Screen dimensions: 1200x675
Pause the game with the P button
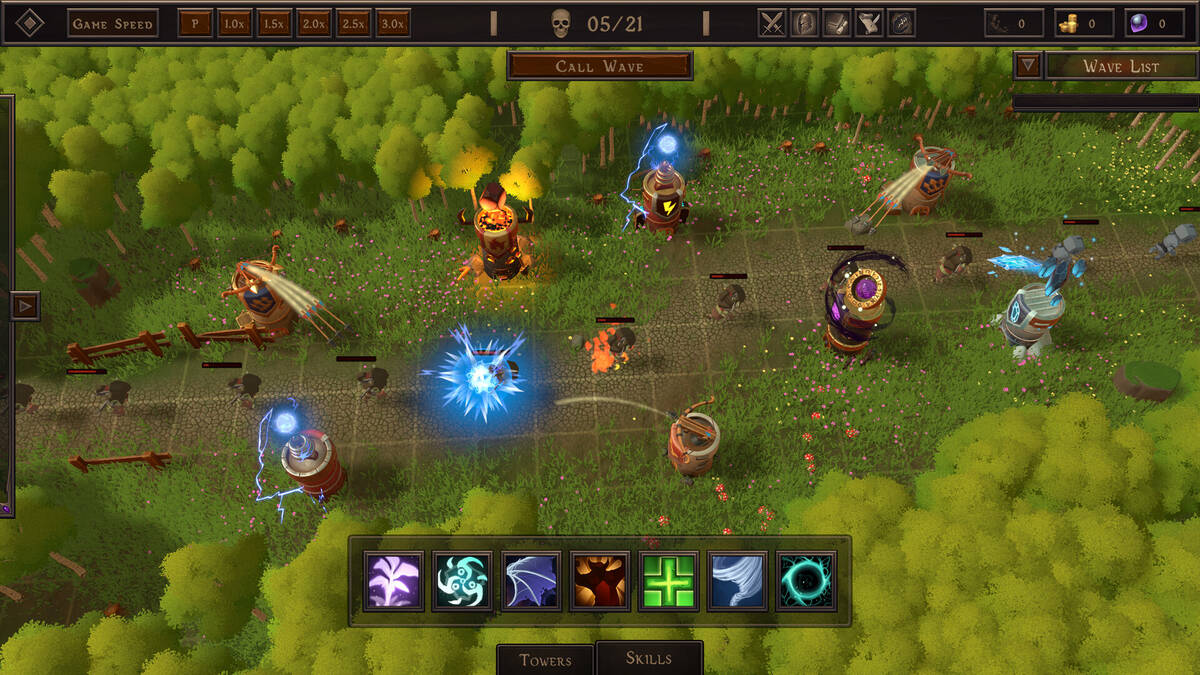pyautogui.click(x=194, y=23)
